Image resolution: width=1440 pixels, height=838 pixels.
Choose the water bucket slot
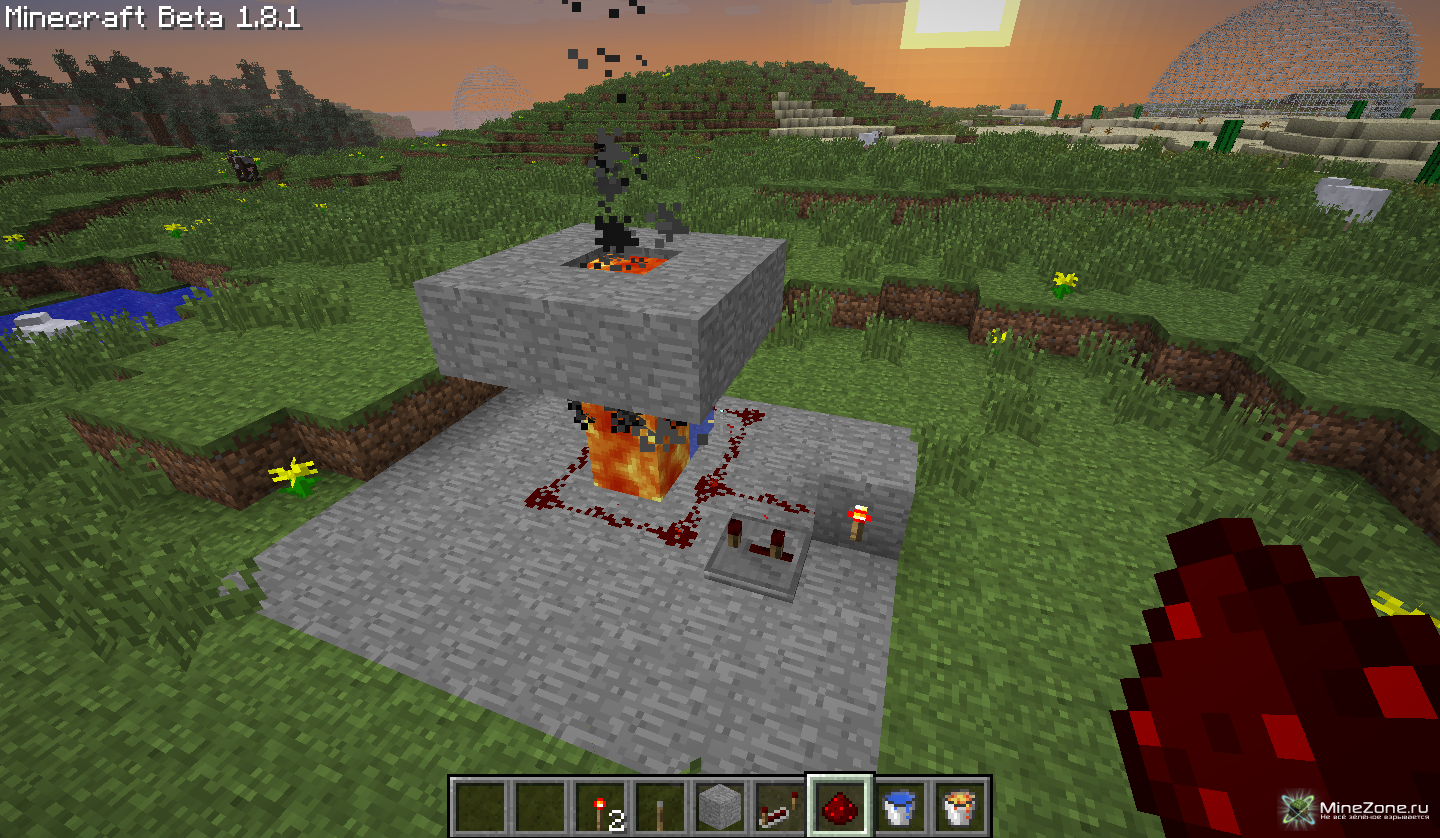tap(900, 806)
